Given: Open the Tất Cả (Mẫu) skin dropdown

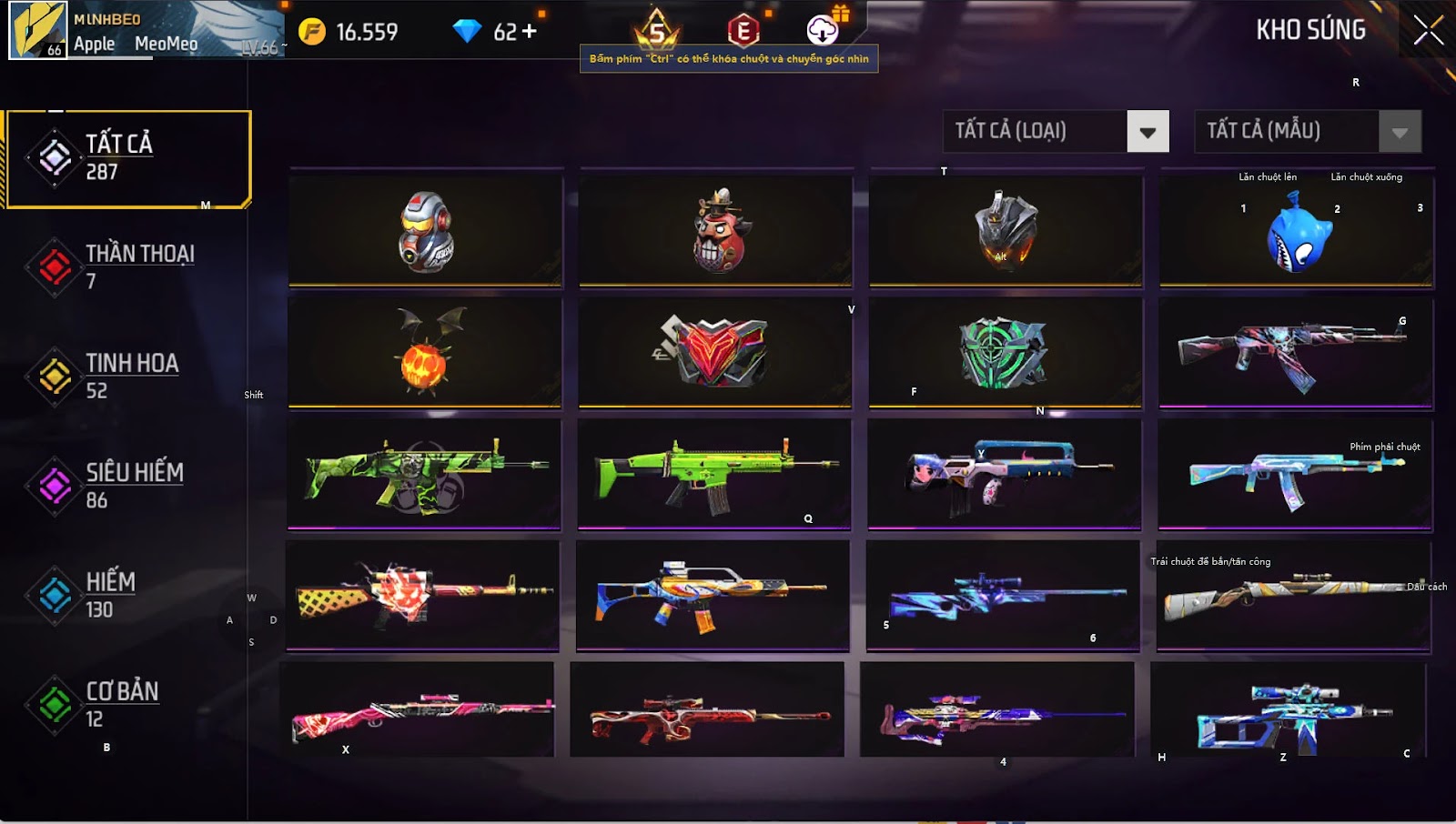Looking at the screenshot, I should [1400, 132].
